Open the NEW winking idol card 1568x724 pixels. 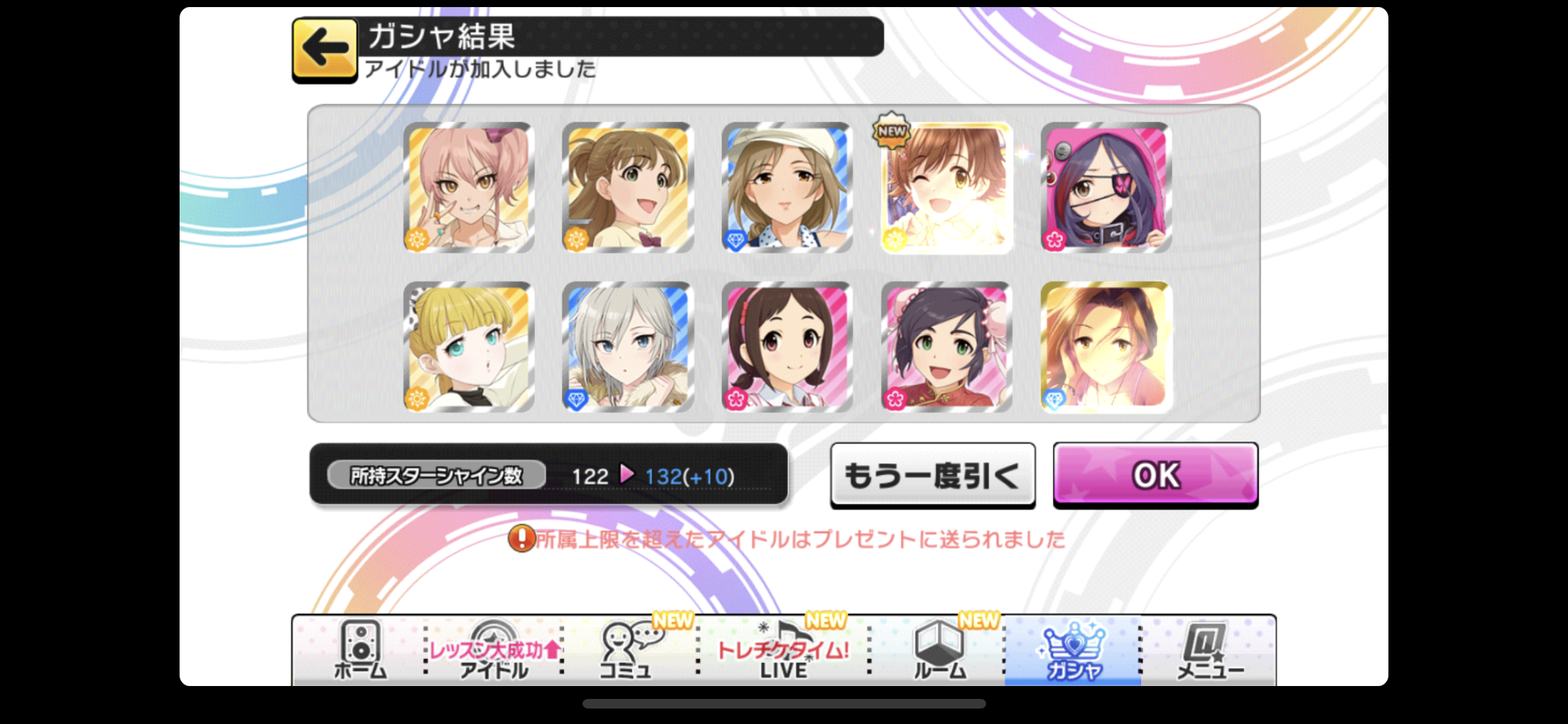click(946, 187)
